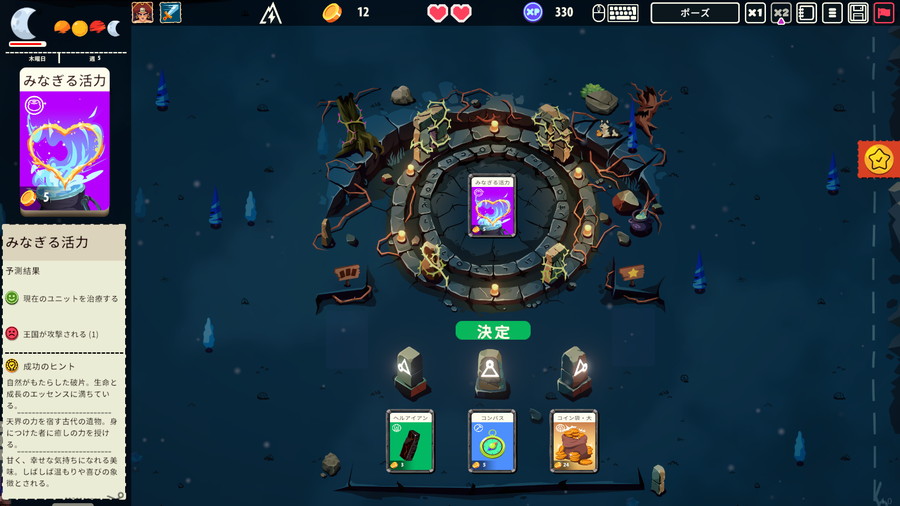The height and width of the screenshot is (506, 900).
Task: Click the blue sword icon
Action: click(x=170, y=12)
